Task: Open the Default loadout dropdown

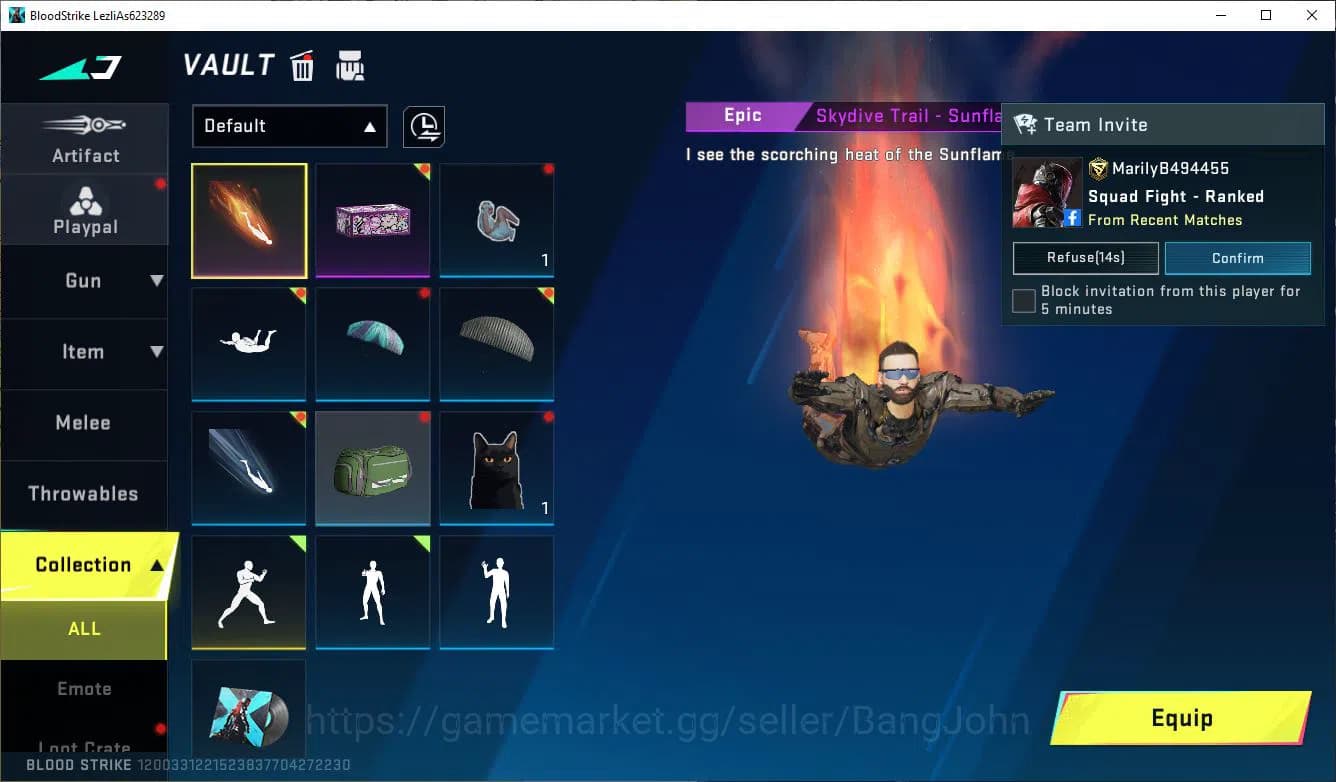Action: (289, 126)
